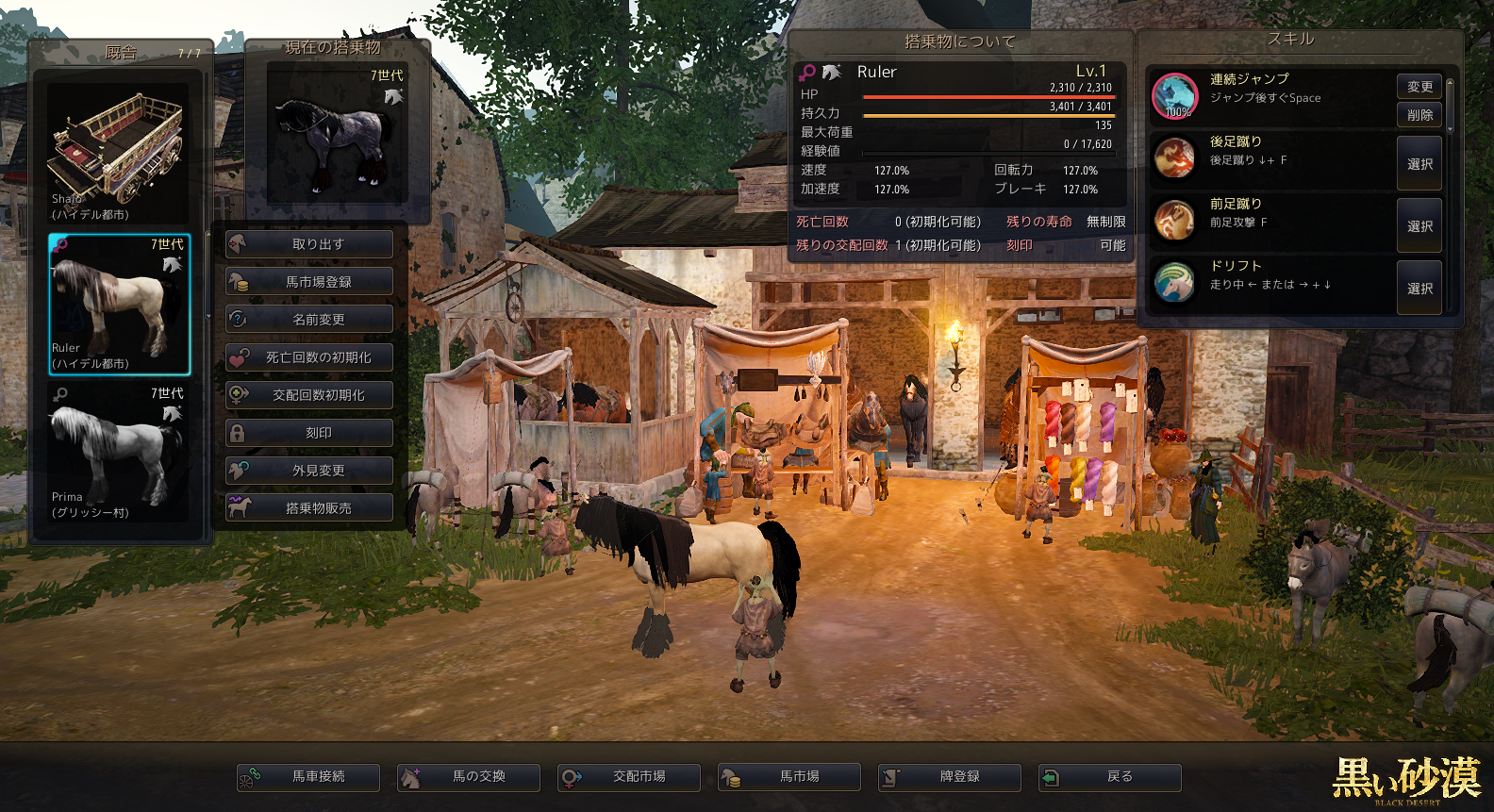Open 馬の交換 horse exchange

click(x=469, y=777)
